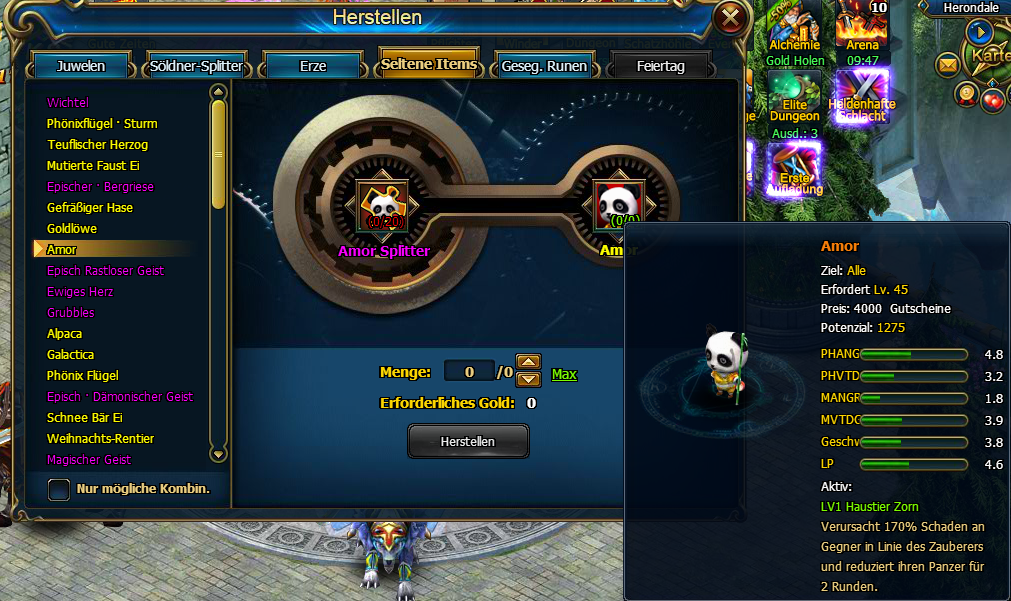Choose Goldlöwe from the recipe list
Screen dimensions: 1011x601
[71, 229]
